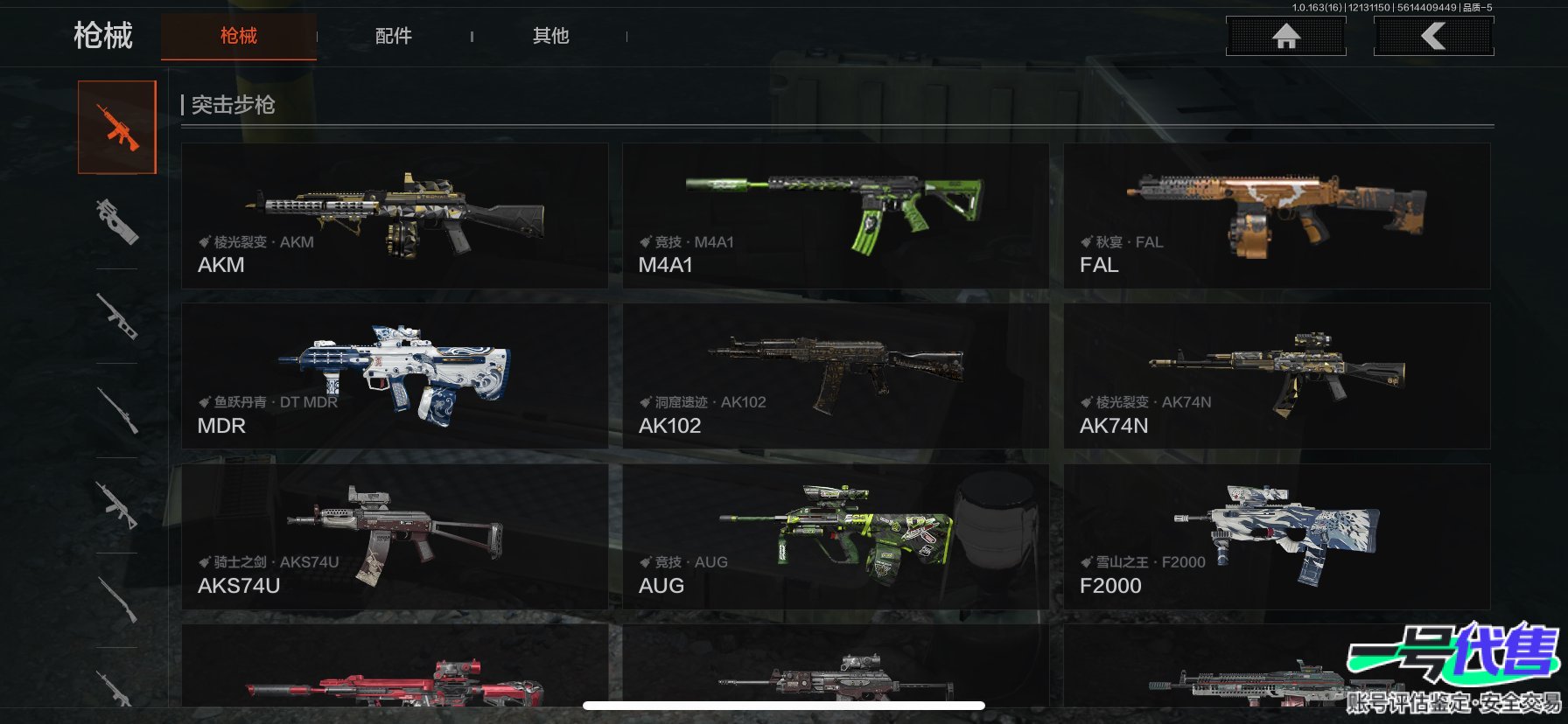Open the 配件 tab
Viewport: 1568px width, 724px height.
click(x=393, y=36)
